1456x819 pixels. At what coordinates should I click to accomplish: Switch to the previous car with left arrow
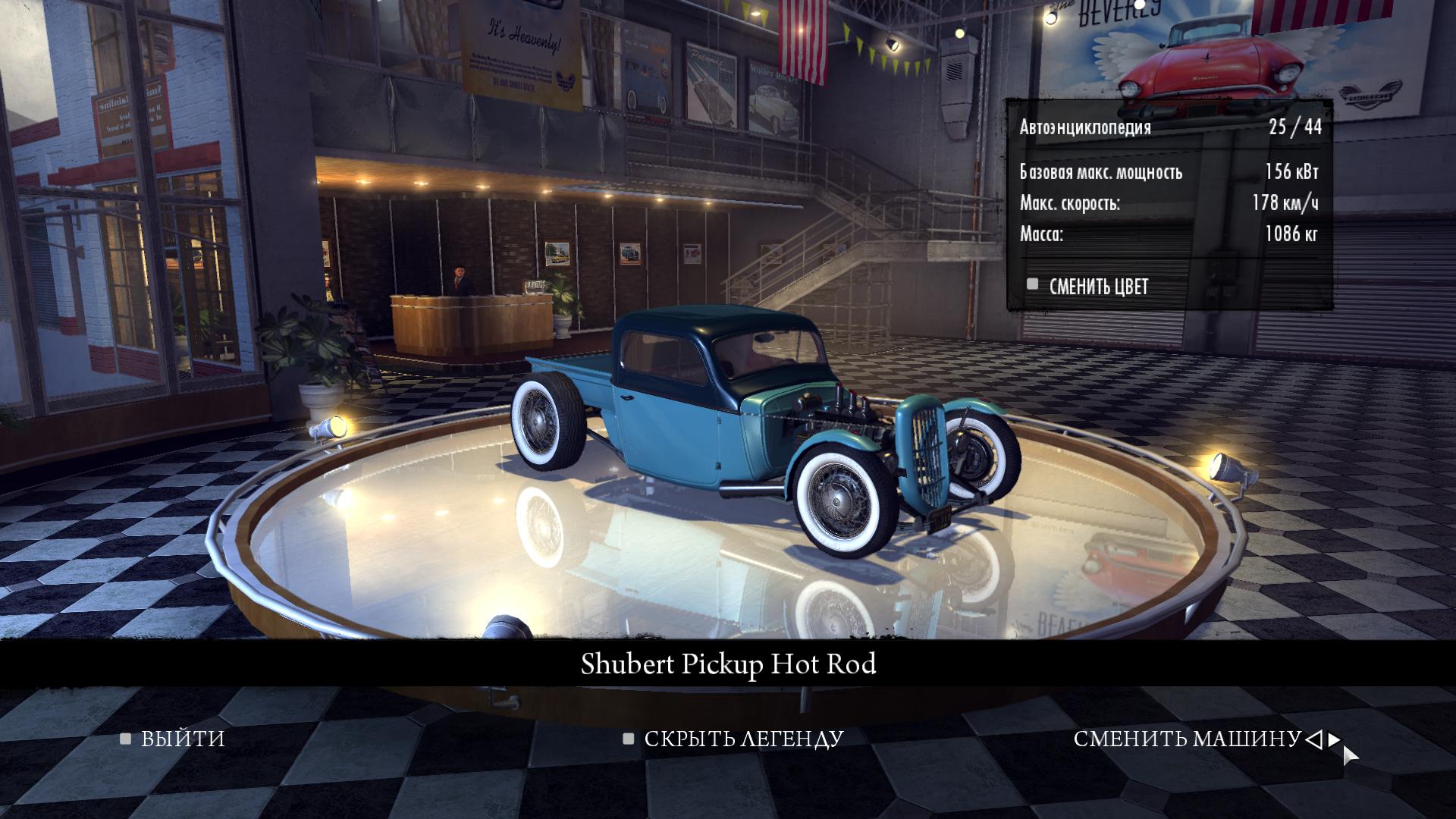coord(1314,739)
